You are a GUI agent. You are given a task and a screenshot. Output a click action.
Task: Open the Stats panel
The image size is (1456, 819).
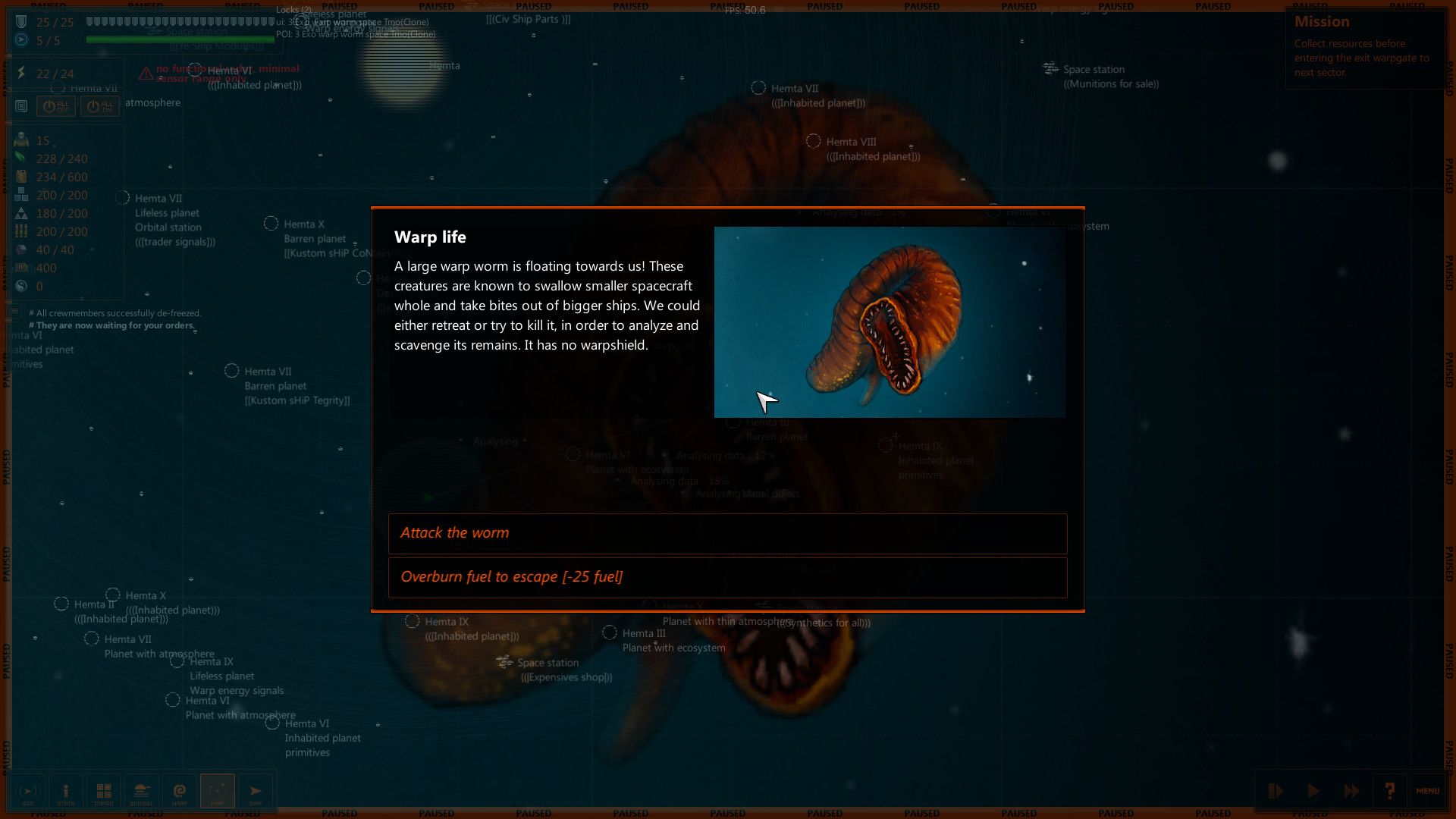coord(66,792)
